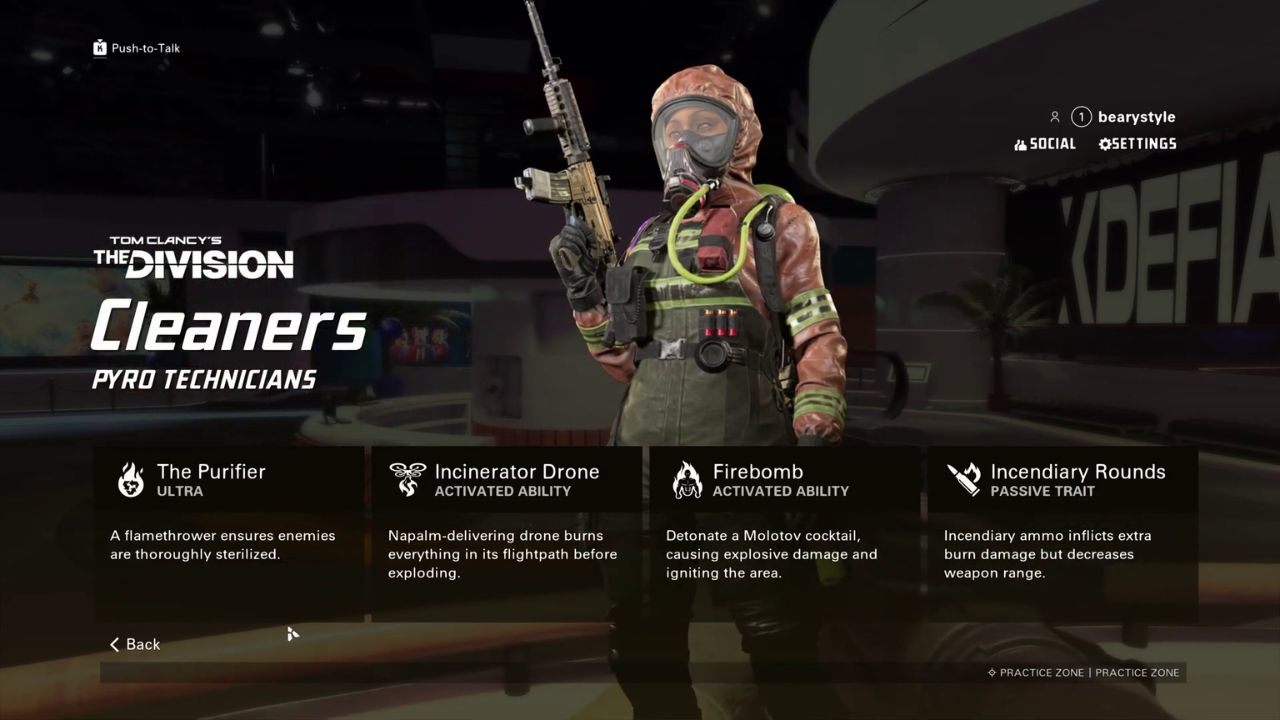Select The Purifier flame ultra icon
Screen dimensions: 1280x720
click(130, 481)
